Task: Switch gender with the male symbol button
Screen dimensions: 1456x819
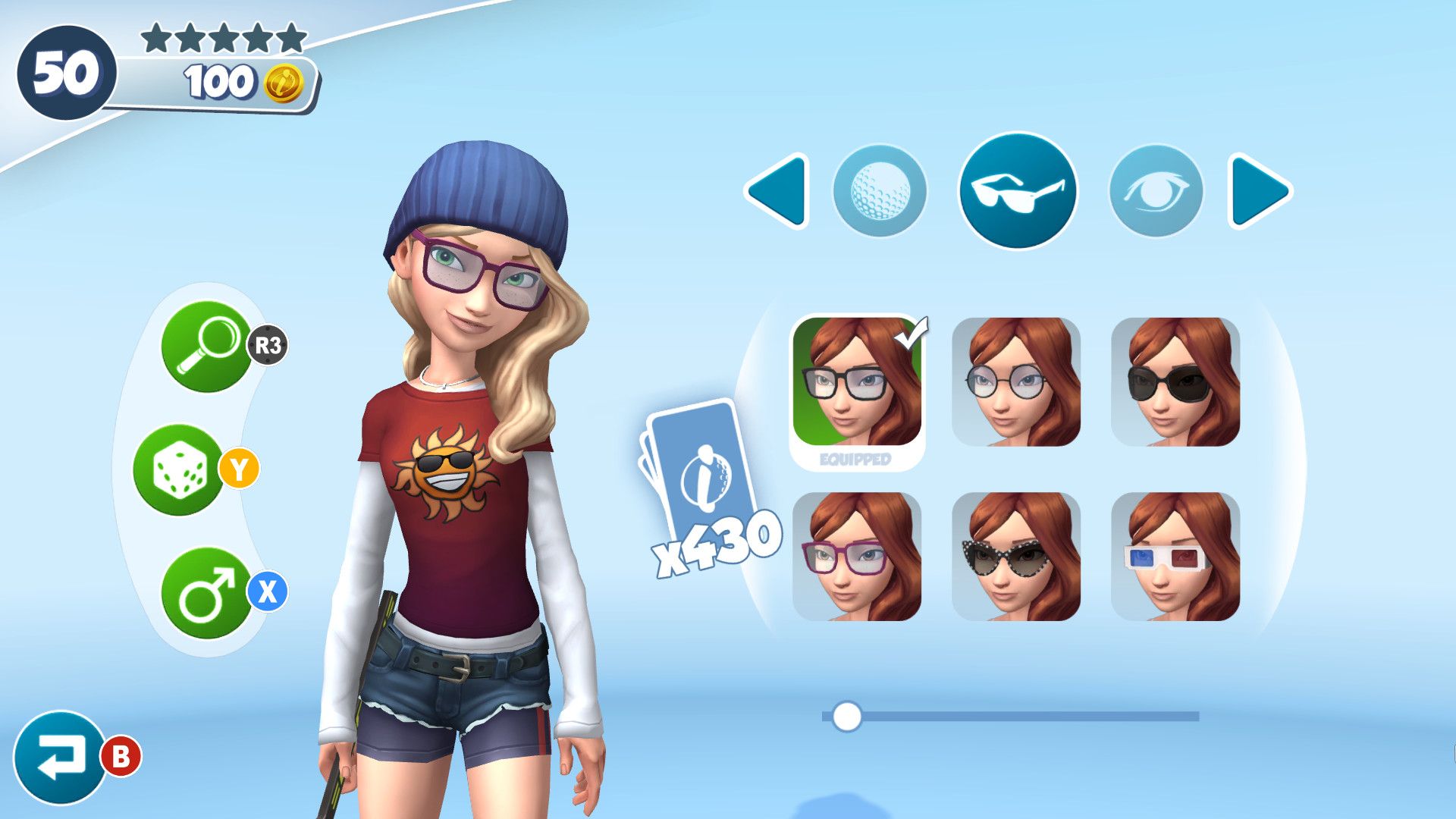Action: 206,593
